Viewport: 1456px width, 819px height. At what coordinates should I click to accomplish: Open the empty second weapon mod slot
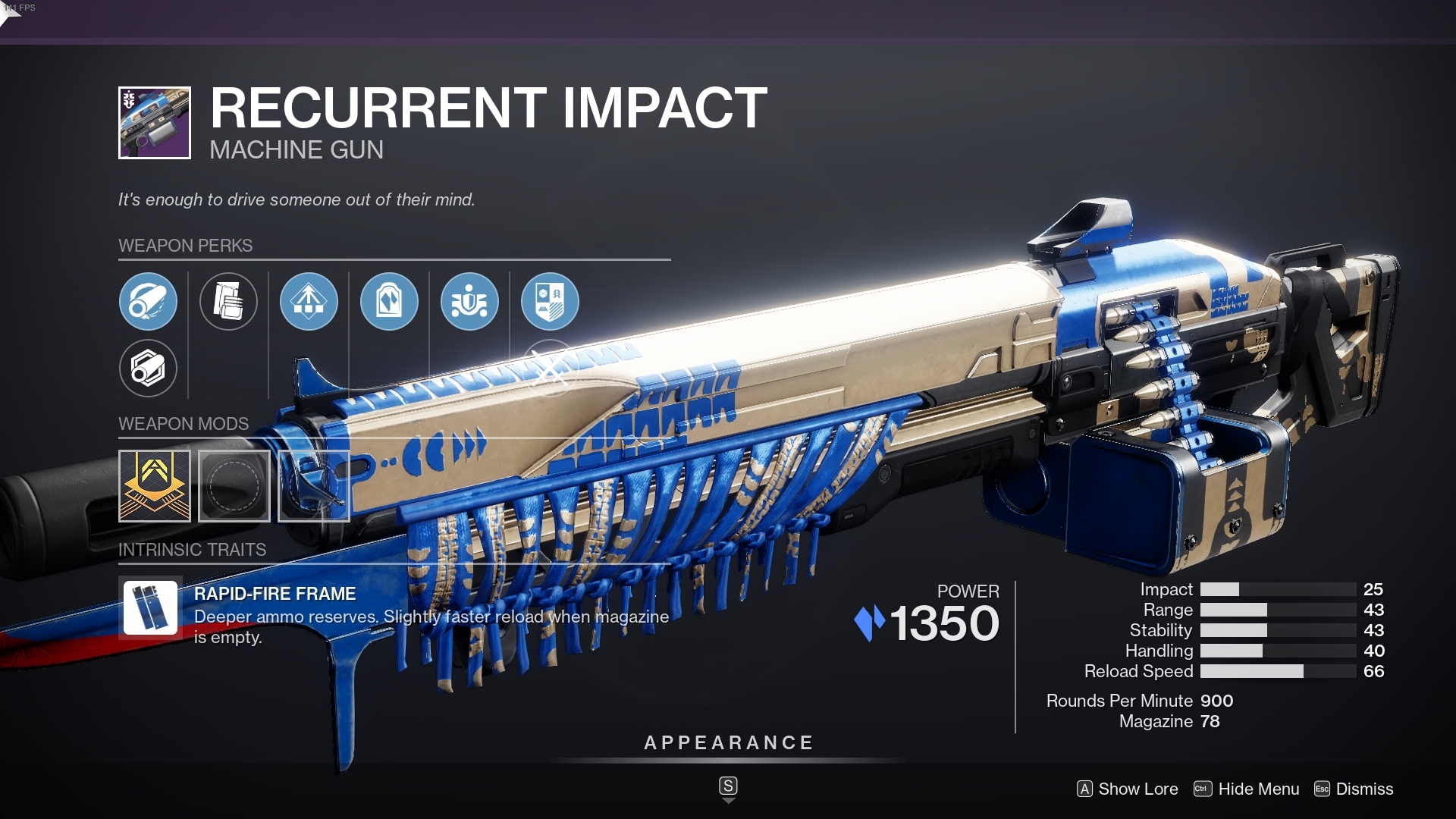(x=234, y=486)
